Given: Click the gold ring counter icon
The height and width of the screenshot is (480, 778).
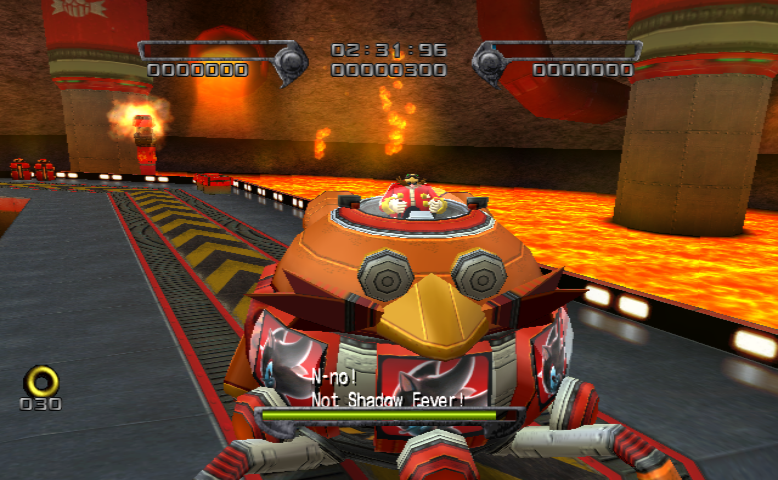Looking at the screenshot, I should click(41, 379).
